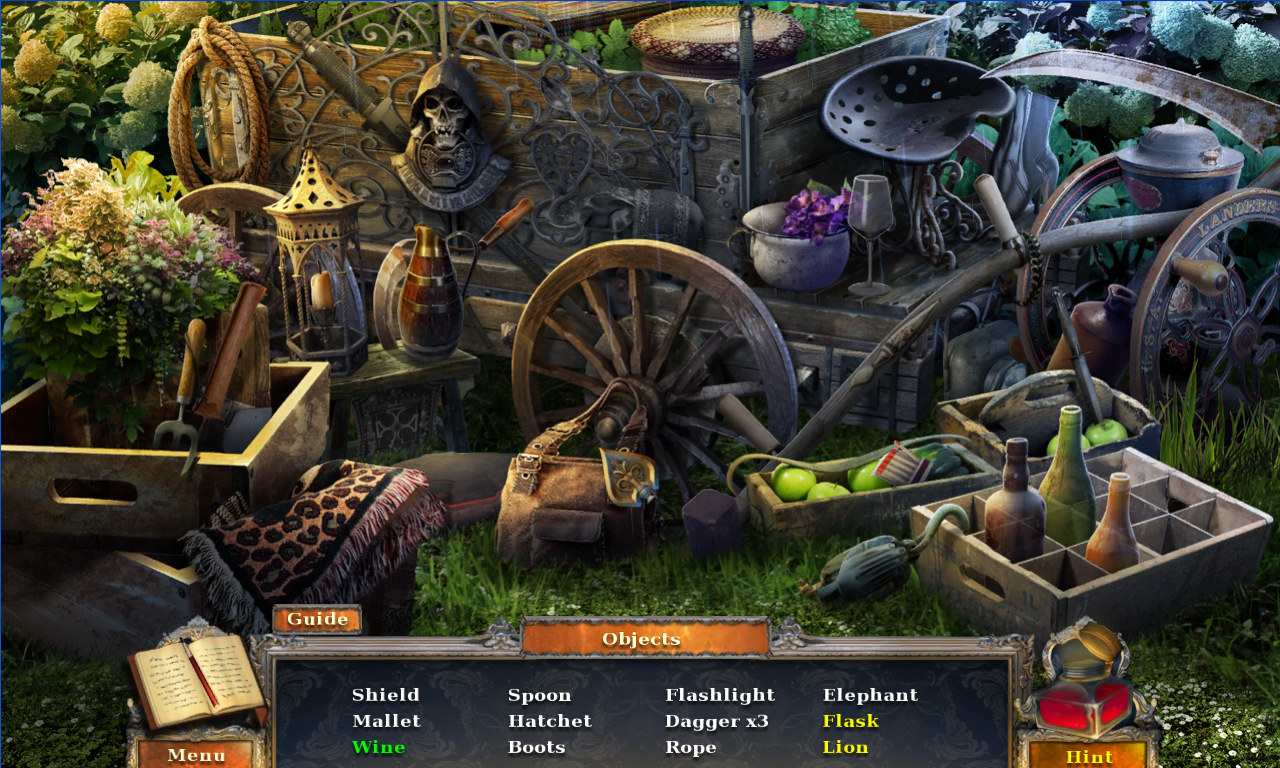1280x768 pixels.
Task: Open the Menu
Action: tap(196, 754)
